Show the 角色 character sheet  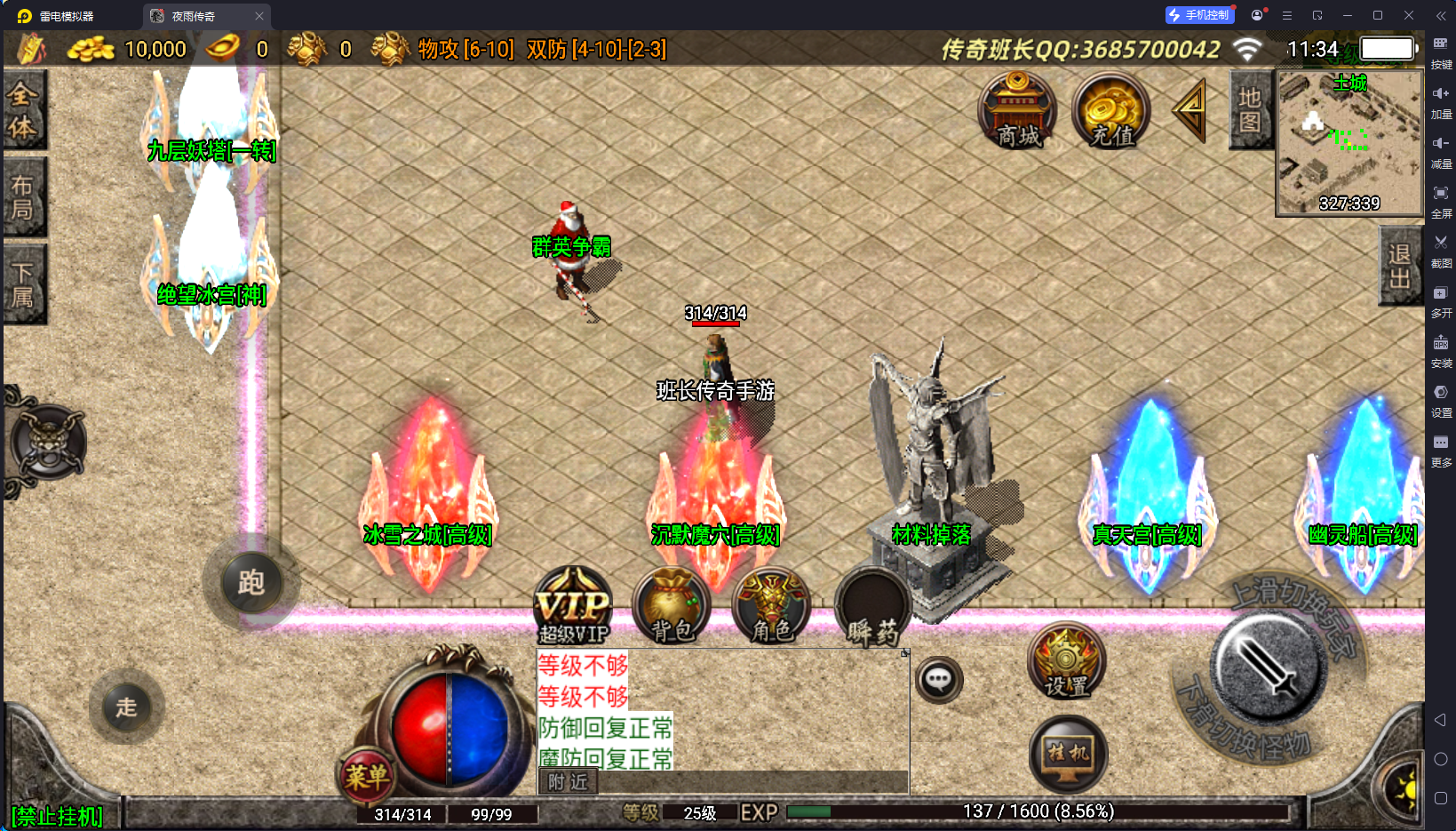coord(771,606)
